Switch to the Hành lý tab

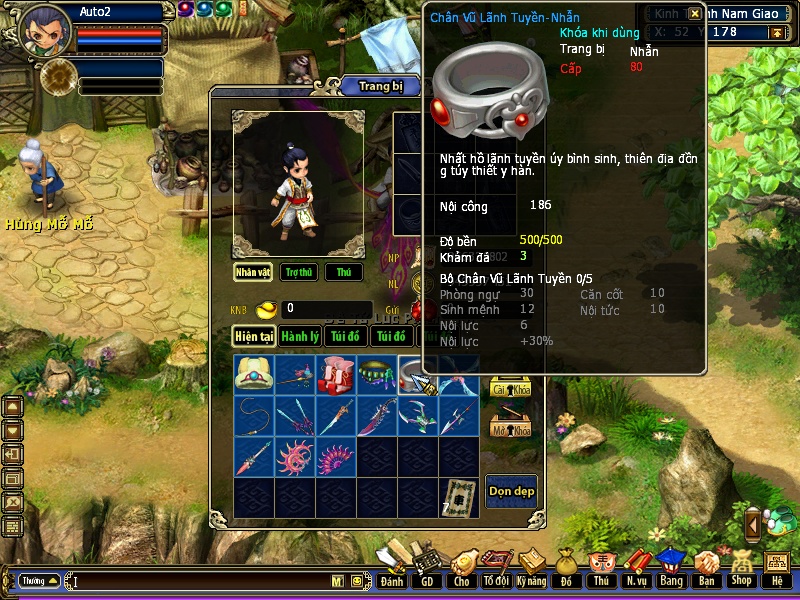point(300,337)
